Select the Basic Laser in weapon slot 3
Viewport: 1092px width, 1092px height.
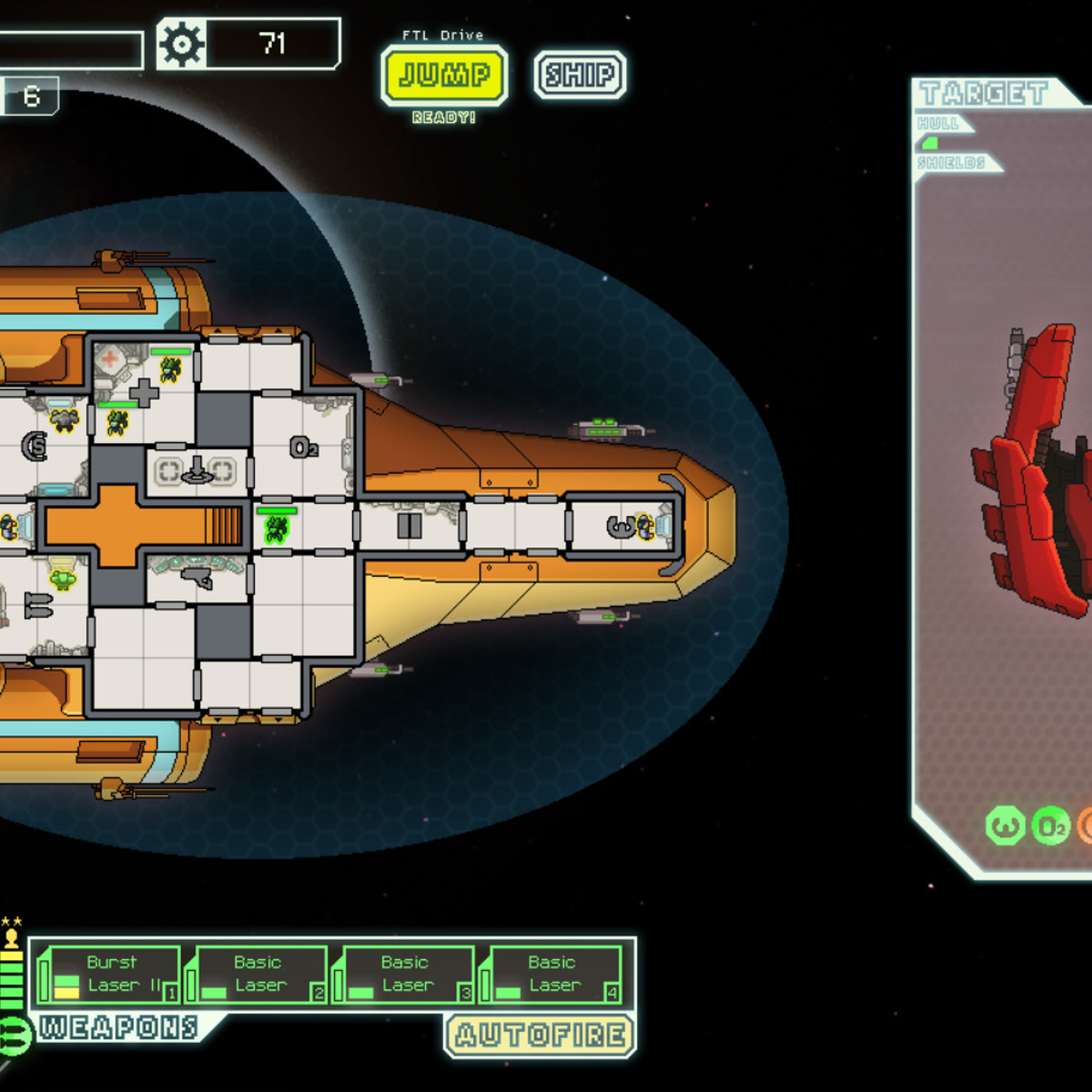coord(404,975)
